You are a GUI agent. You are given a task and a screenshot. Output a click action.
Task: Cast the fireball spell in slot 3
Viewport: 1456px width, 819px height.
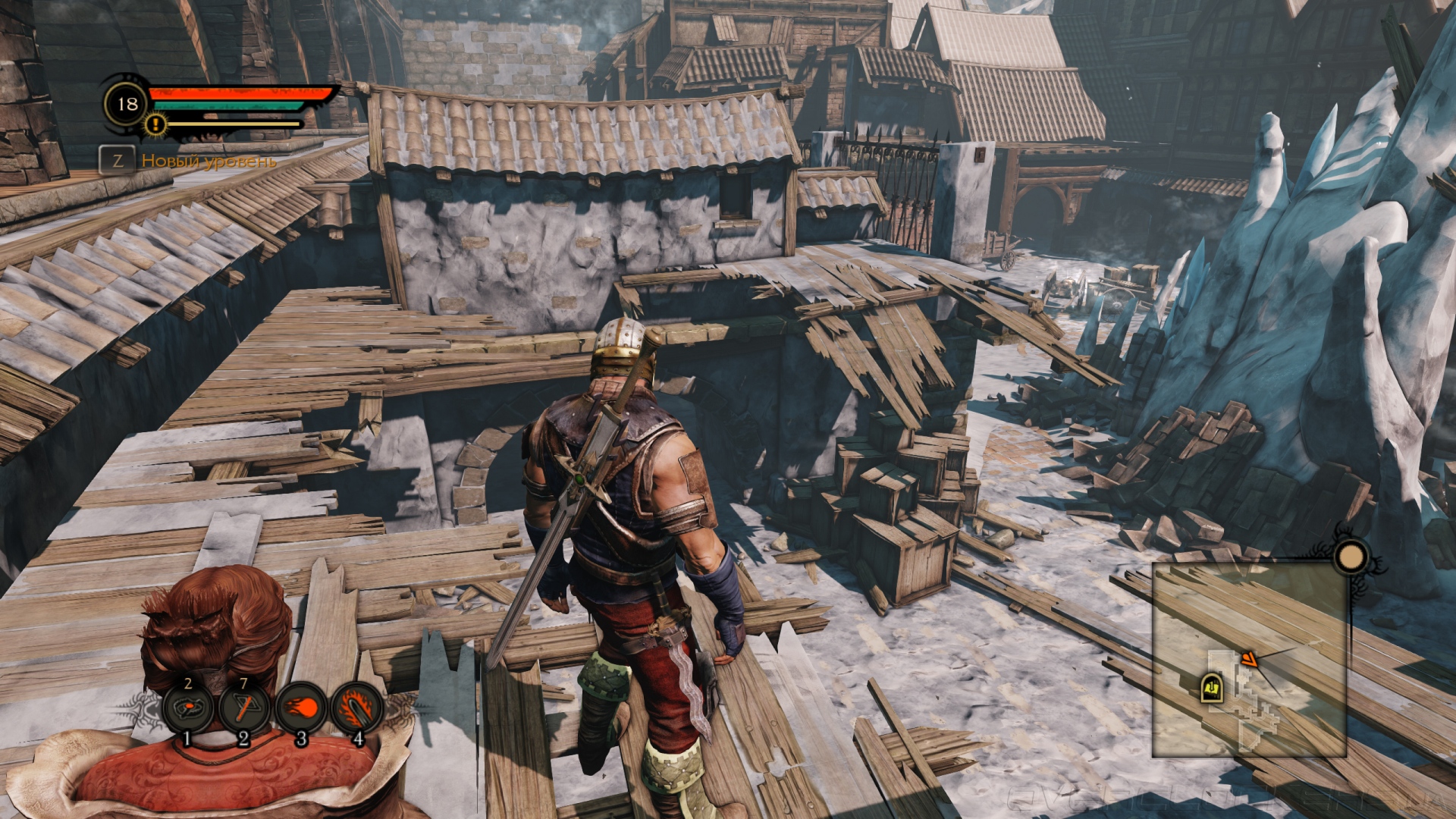(x=300, y=709)
